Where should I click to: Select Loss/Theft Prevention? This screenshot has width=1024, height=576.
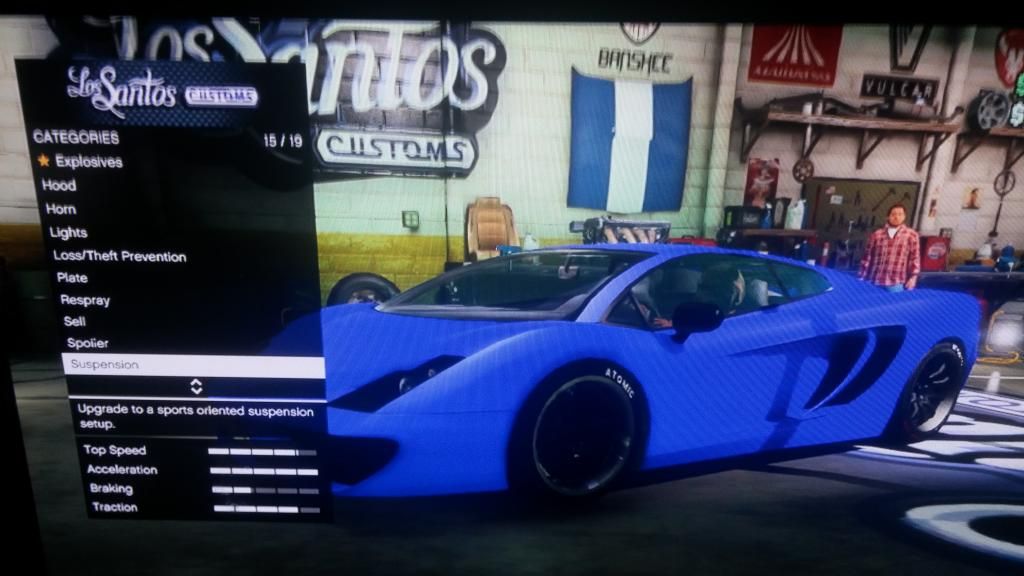click(x=119, y=256)
